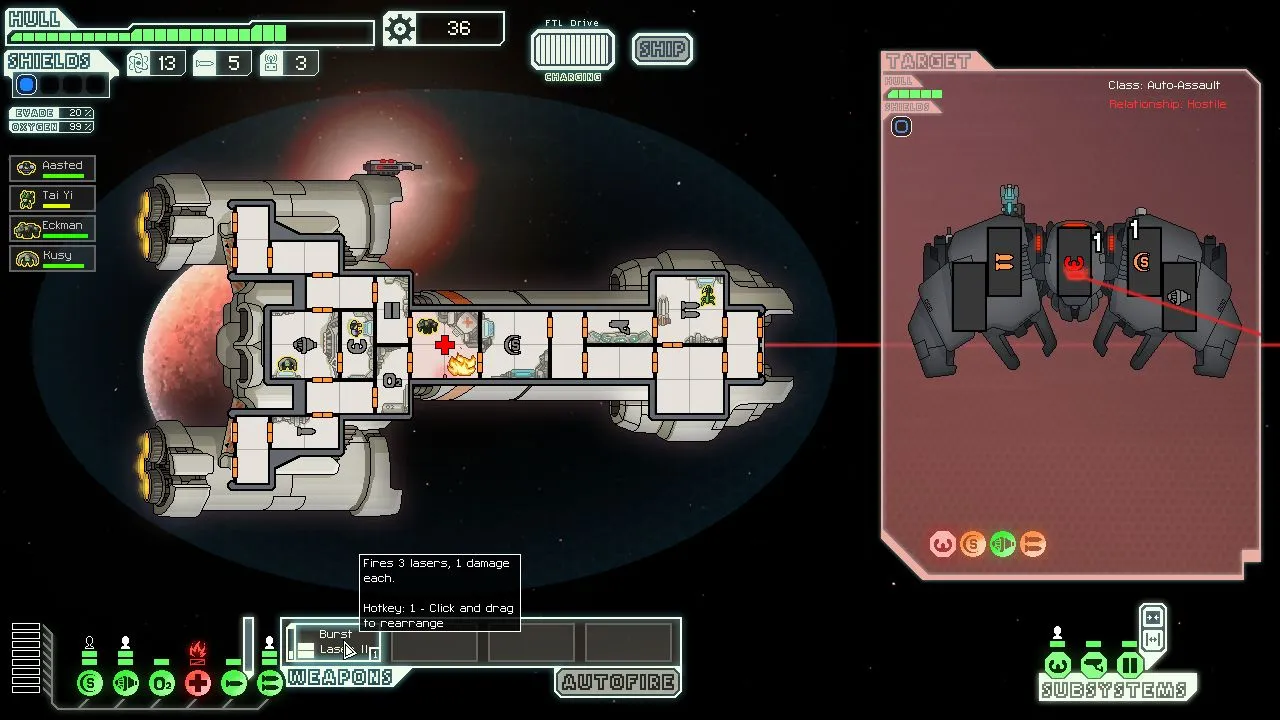This screenshot has width=1280, height=720.
Task: Click the door control subsystem icon
Action: 1129,665
